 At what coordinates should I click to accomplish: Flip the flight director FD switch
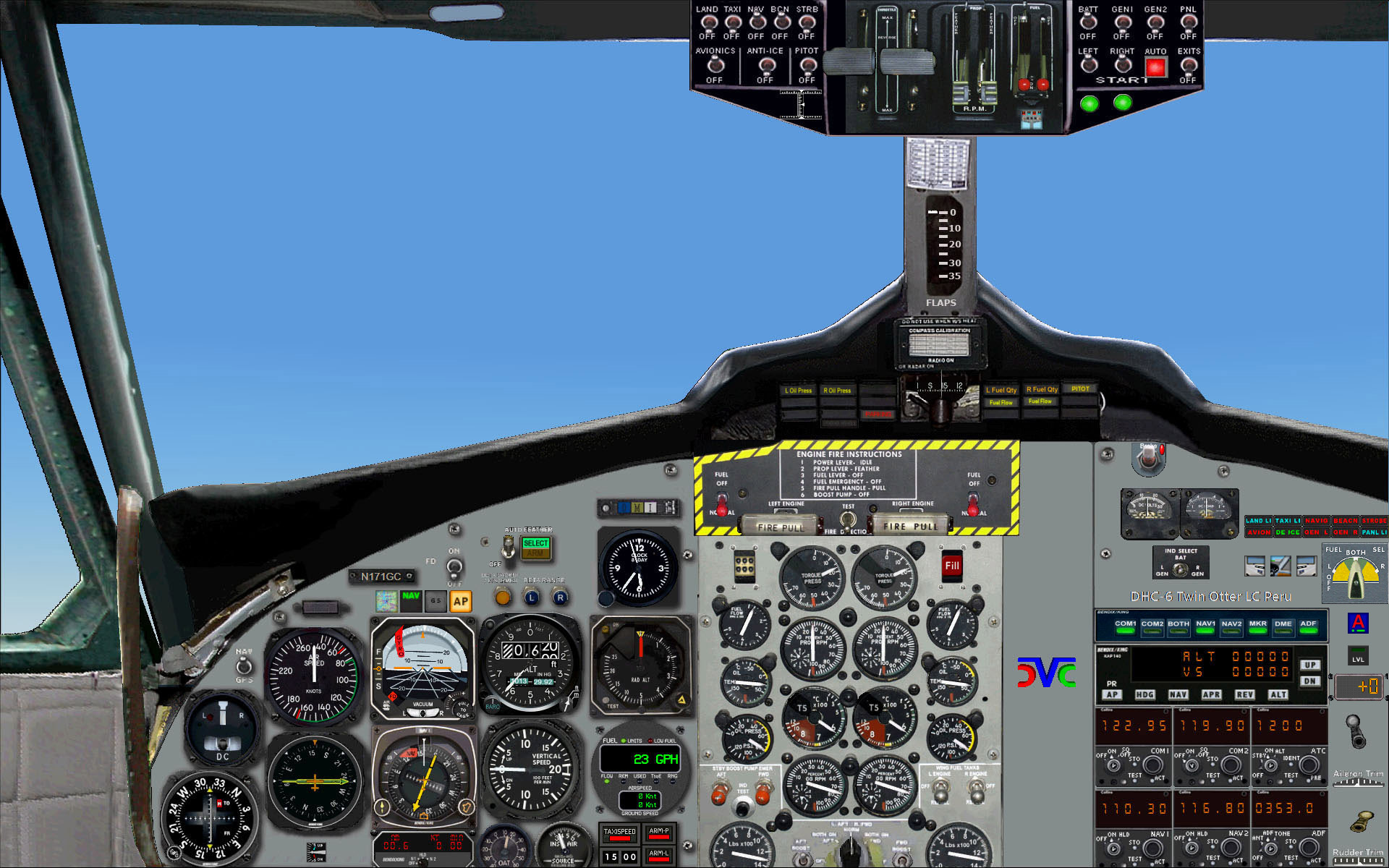[454, 566]
